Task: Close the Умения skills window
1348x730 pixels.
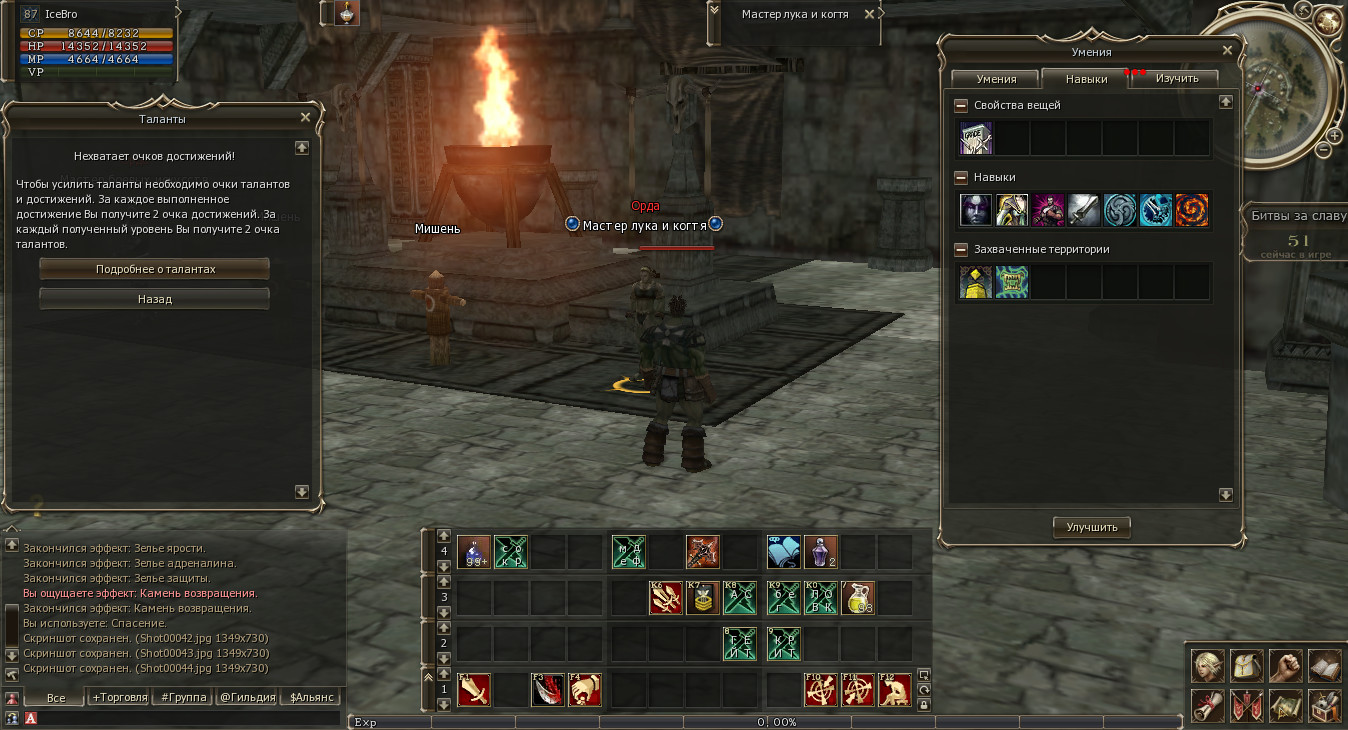Action: point(1227,50)
